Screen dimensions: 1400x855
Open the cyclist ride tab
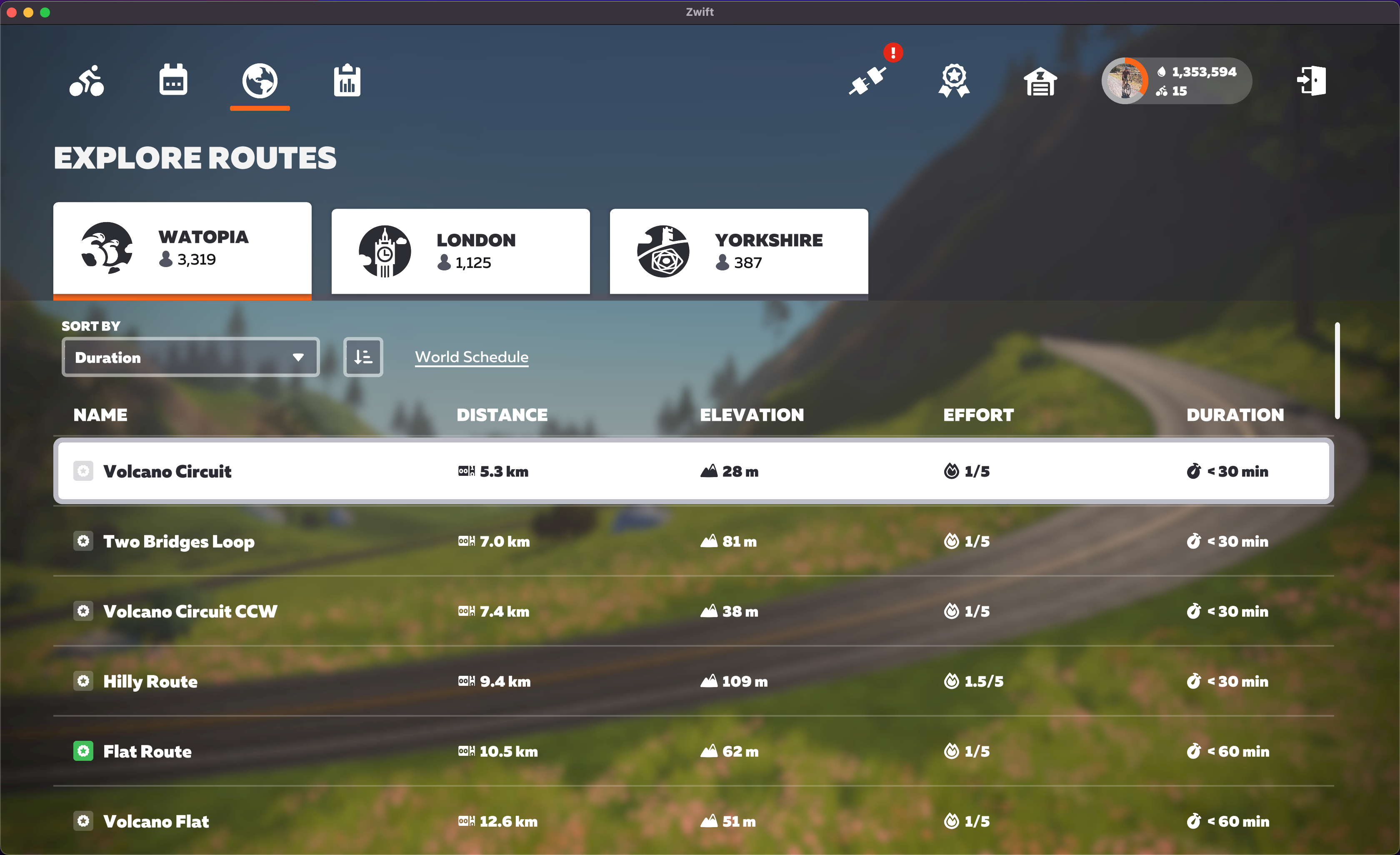(x=86, y=81)
